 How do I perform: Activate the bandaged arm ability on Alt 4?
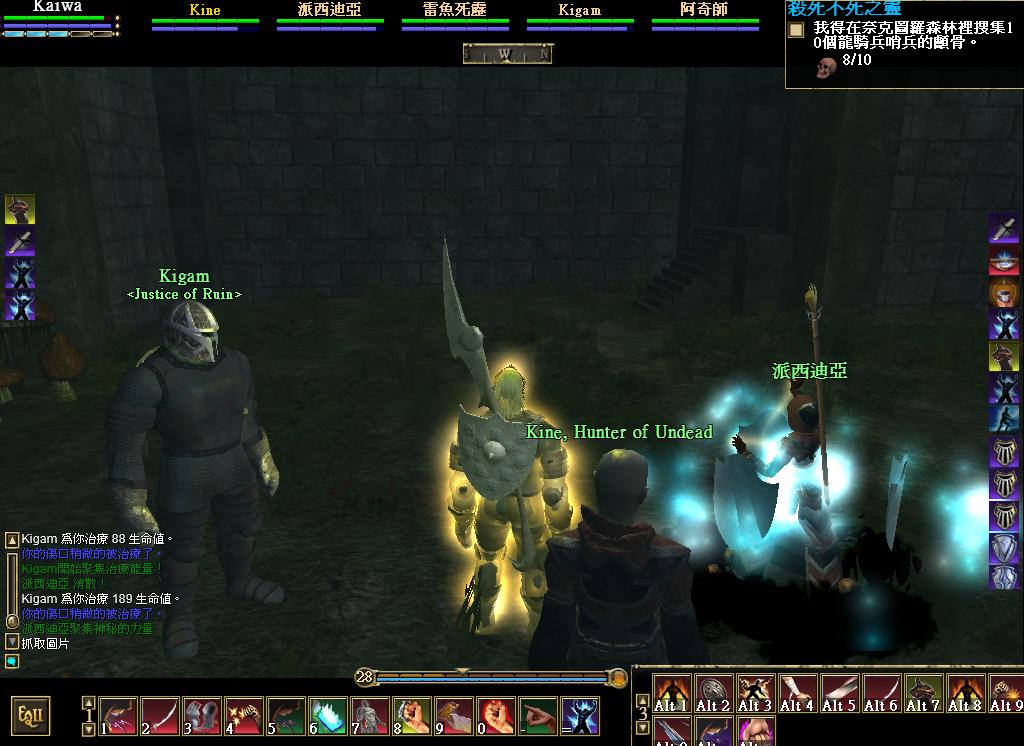click(797, 693)
